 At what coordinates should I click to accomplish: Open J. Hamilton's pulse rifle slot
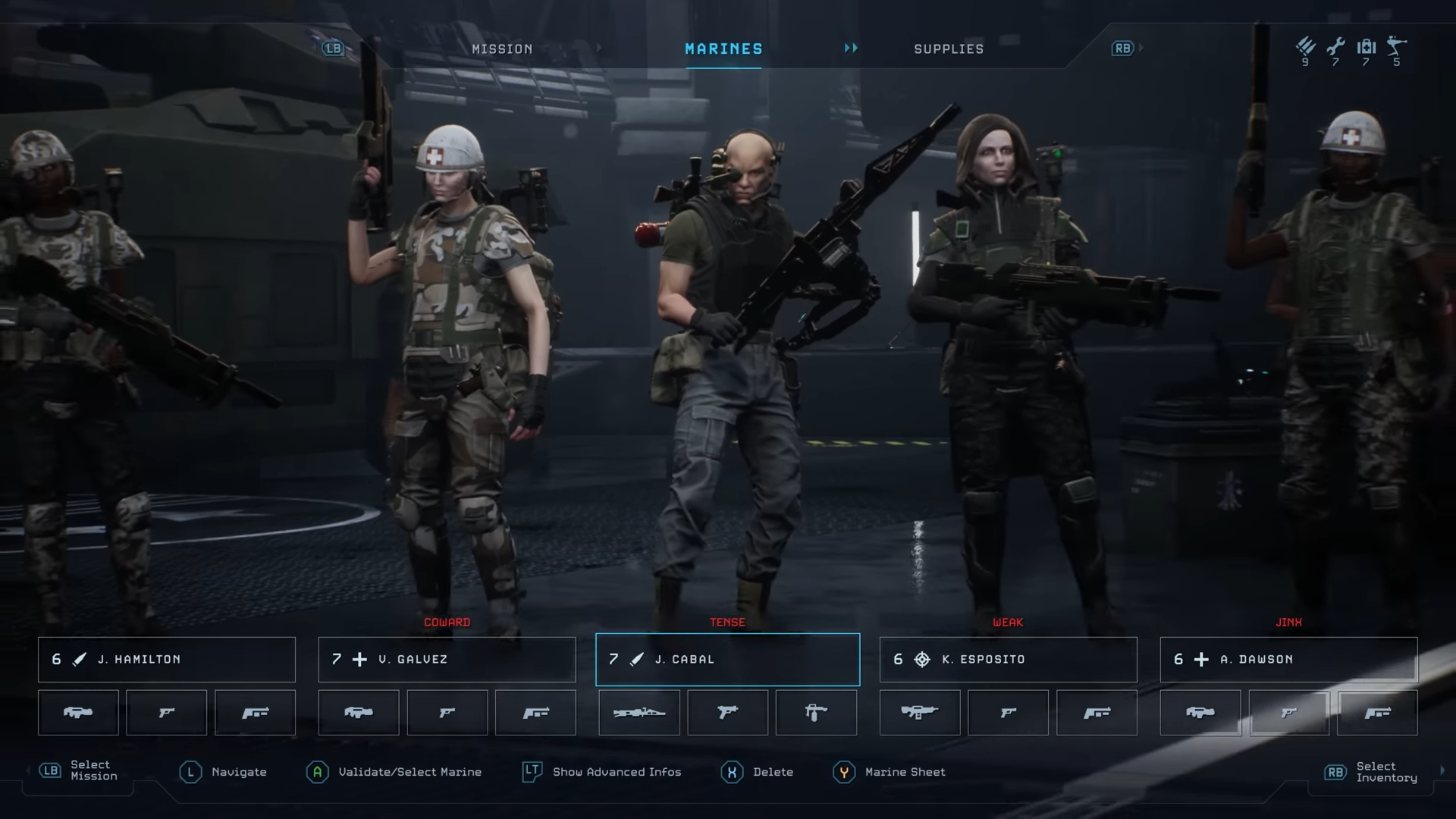pyautogui.click(x=78, y=713)
